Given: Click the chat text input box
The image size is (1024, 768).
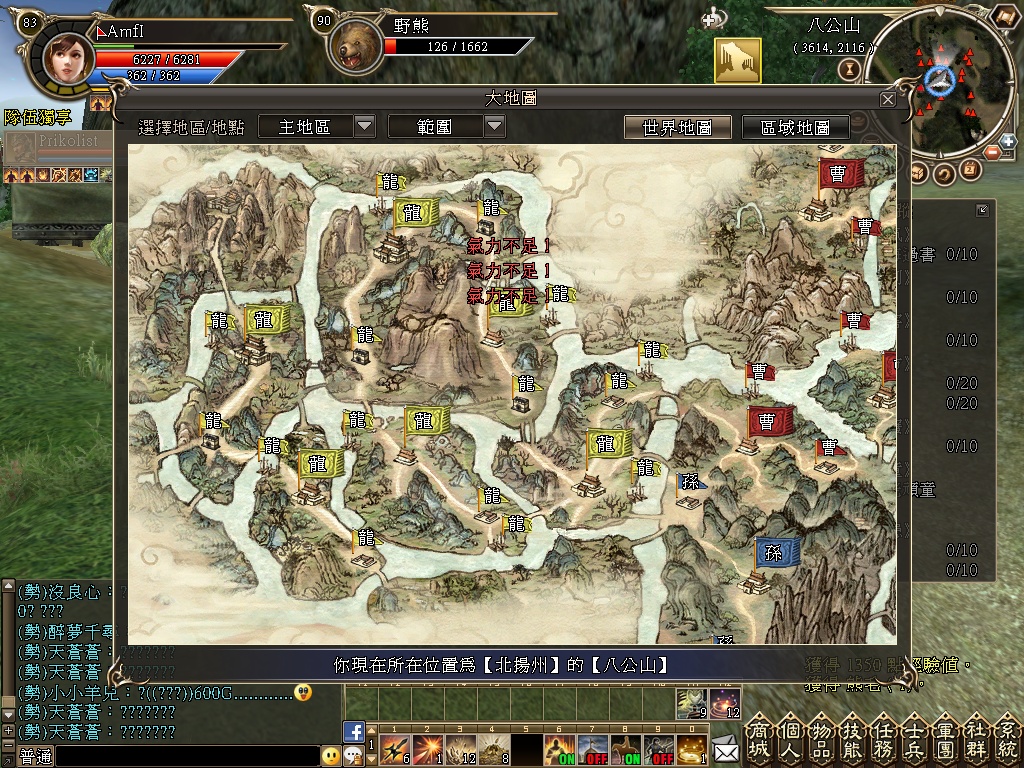Looking at the screenshot, I should point(185,756).
